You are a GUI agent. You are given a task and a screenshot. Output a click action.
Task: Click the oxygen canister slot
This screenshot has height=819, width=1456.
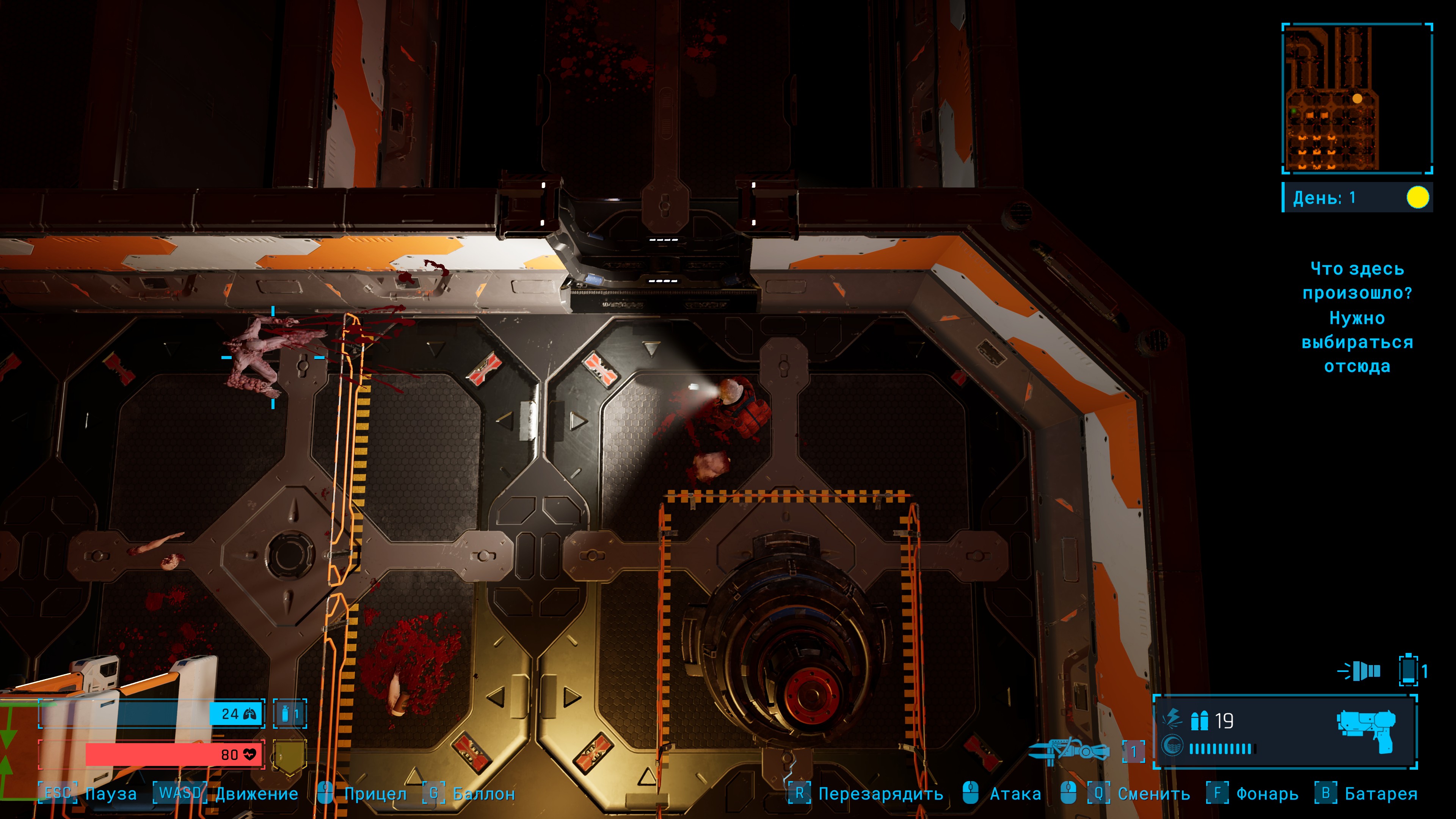point(289,714)
